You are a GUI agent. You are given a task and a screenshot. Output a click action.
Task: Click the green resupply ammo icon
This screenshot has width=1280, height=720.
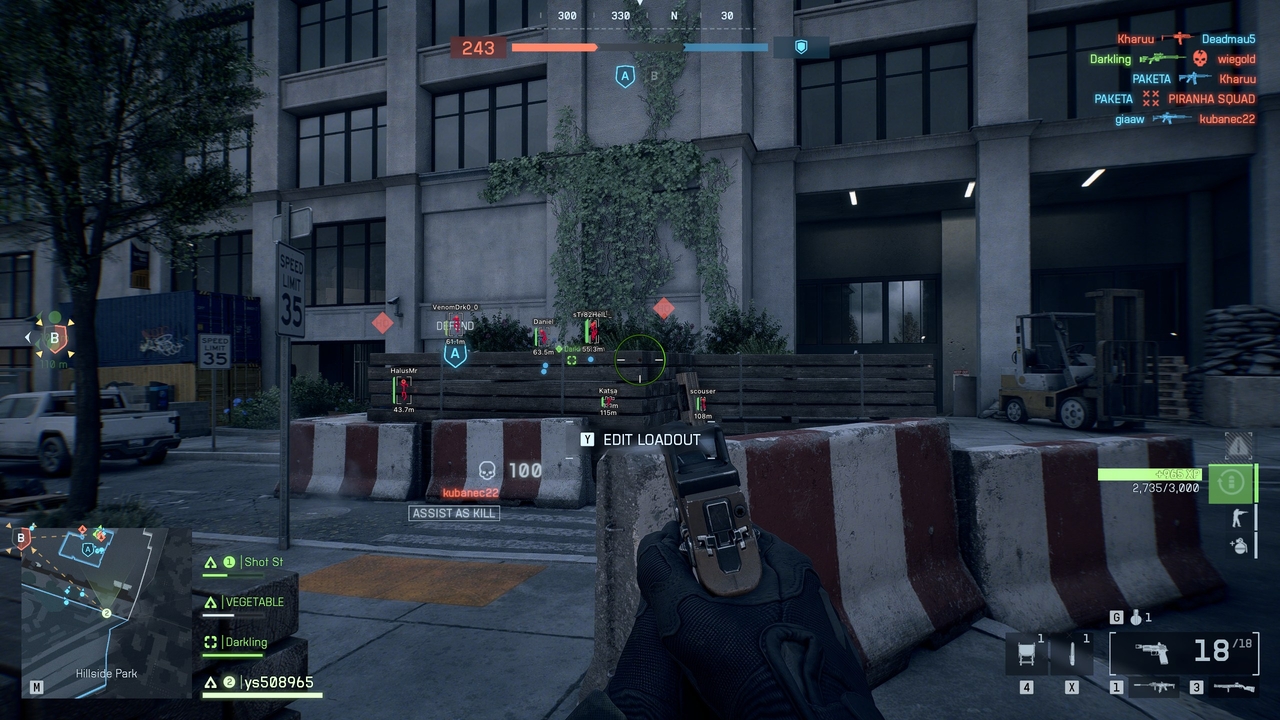click(x=1232, y=483)
